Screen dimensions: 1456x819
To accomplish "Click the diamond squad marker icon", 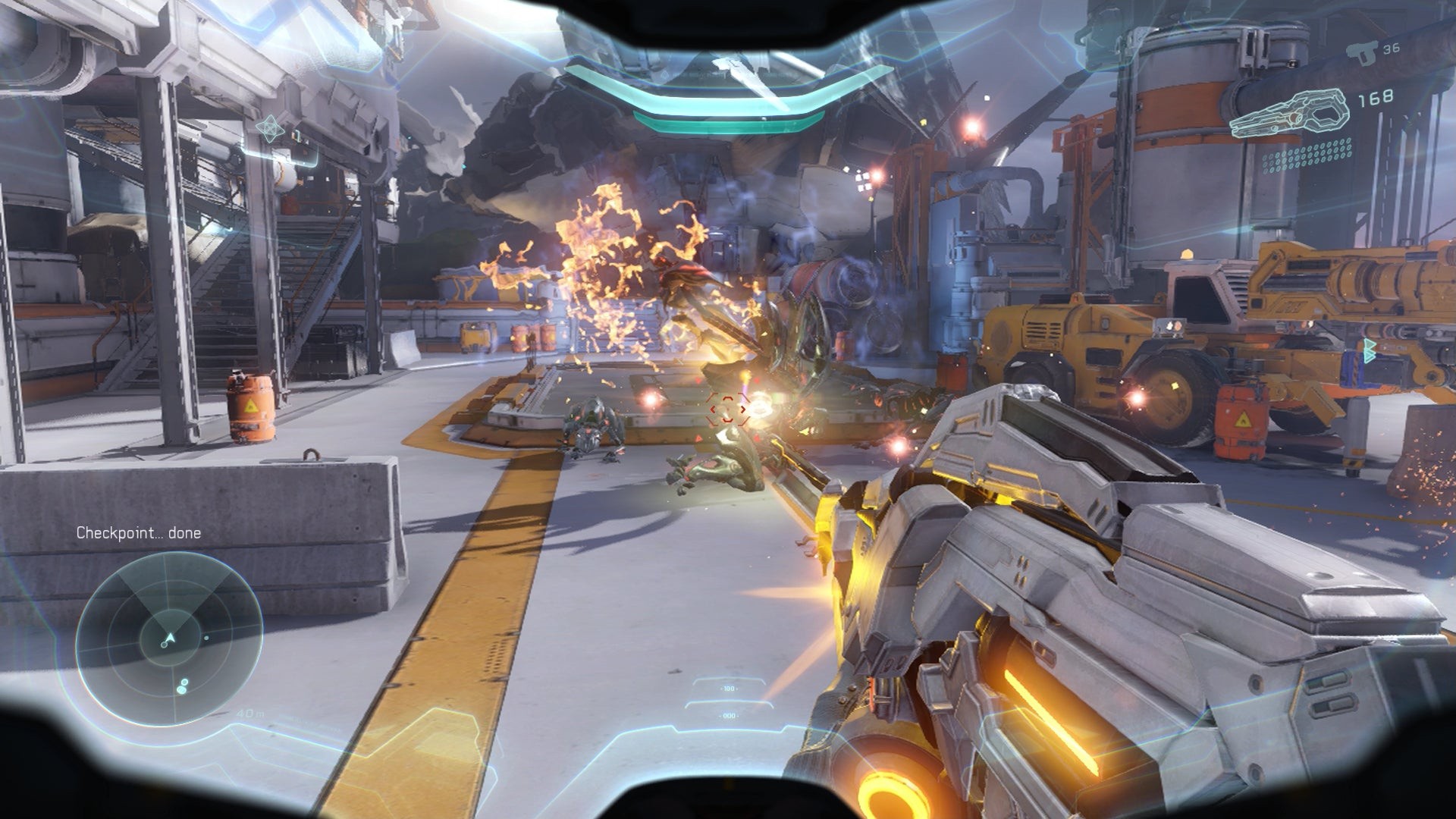I will pyautogui.click(x=269, y=129).
